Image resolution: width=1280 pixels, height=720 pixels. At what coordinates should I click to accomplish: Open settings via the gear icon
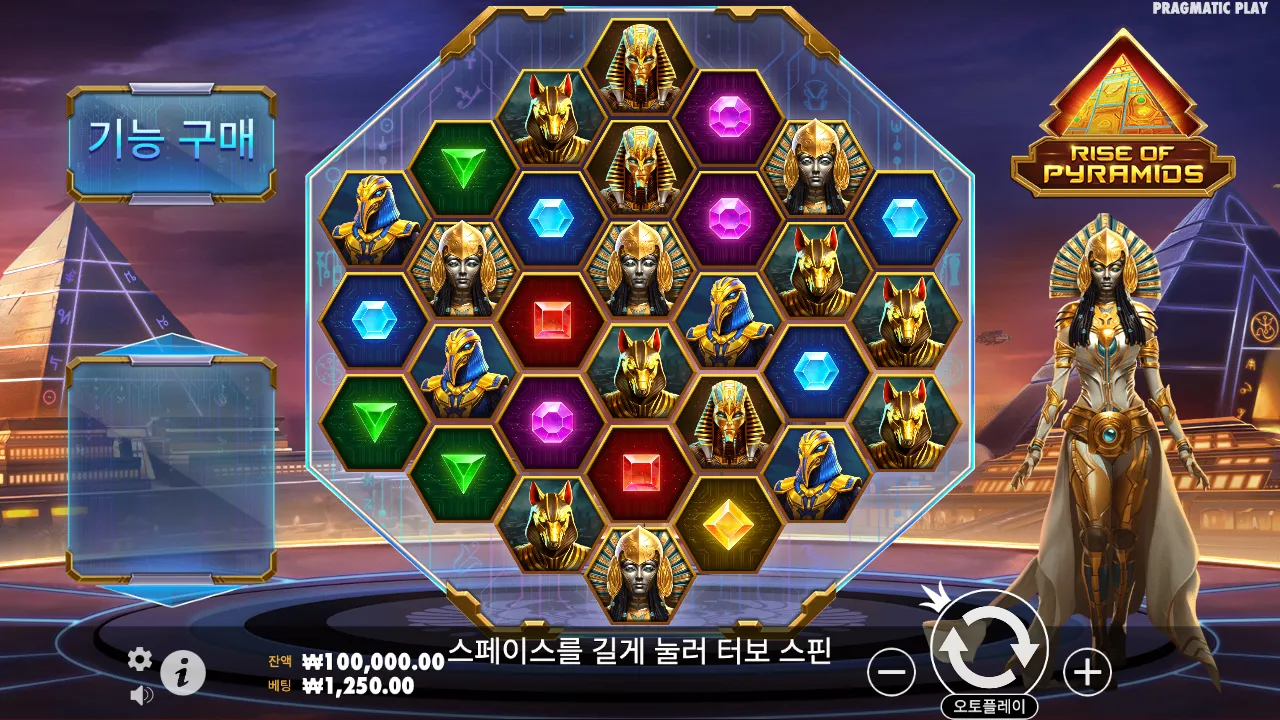[x=139, y=660]
